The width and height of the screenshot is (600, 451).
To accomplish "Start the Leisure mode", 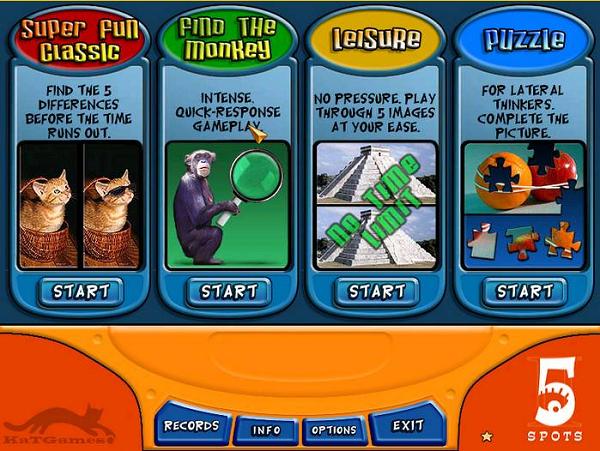I will (x=376, y=292).
